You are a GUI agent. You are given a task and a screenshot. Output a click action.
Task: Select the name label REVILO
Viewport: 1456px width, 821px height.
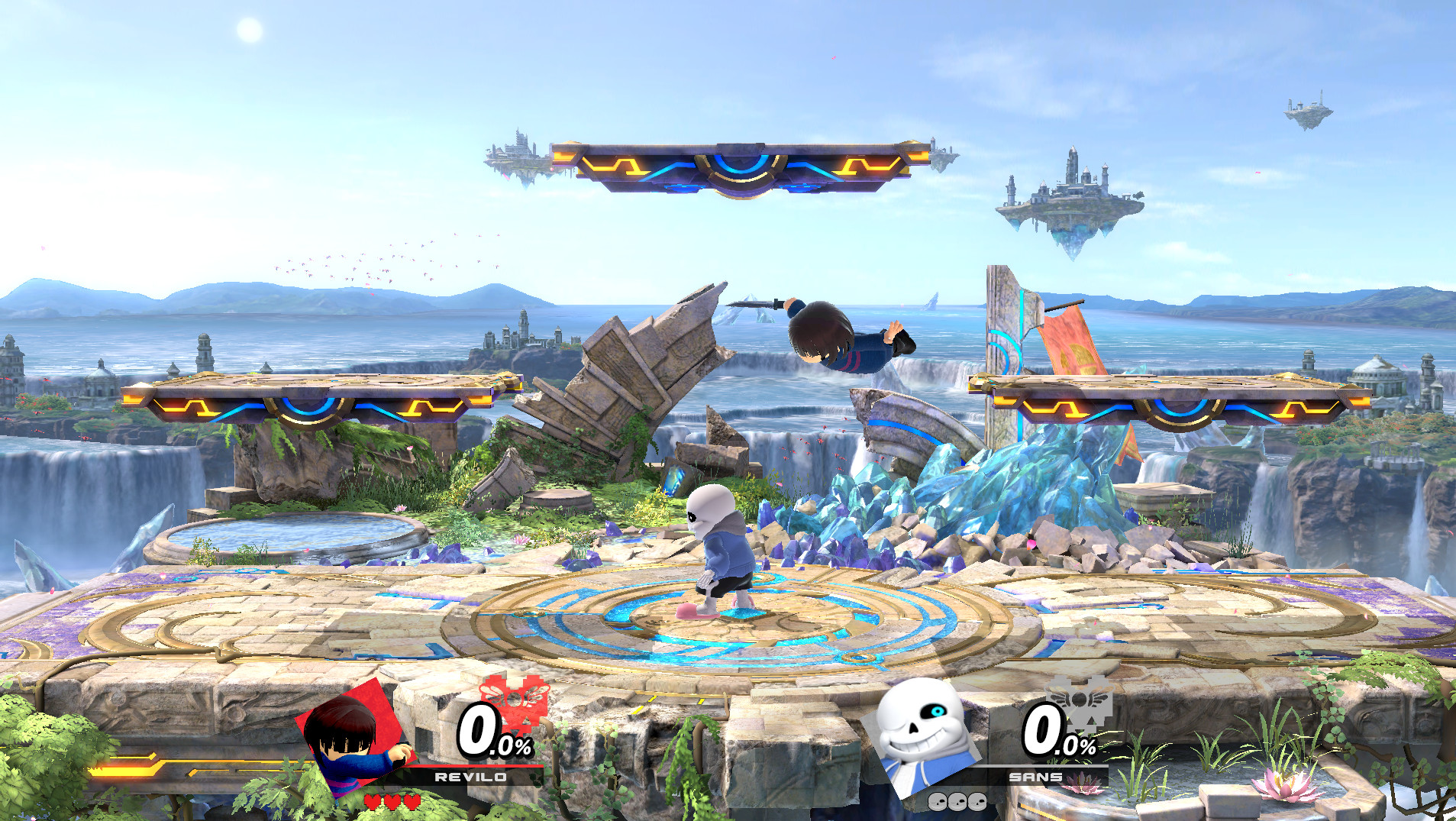click(x=471, y=777)
